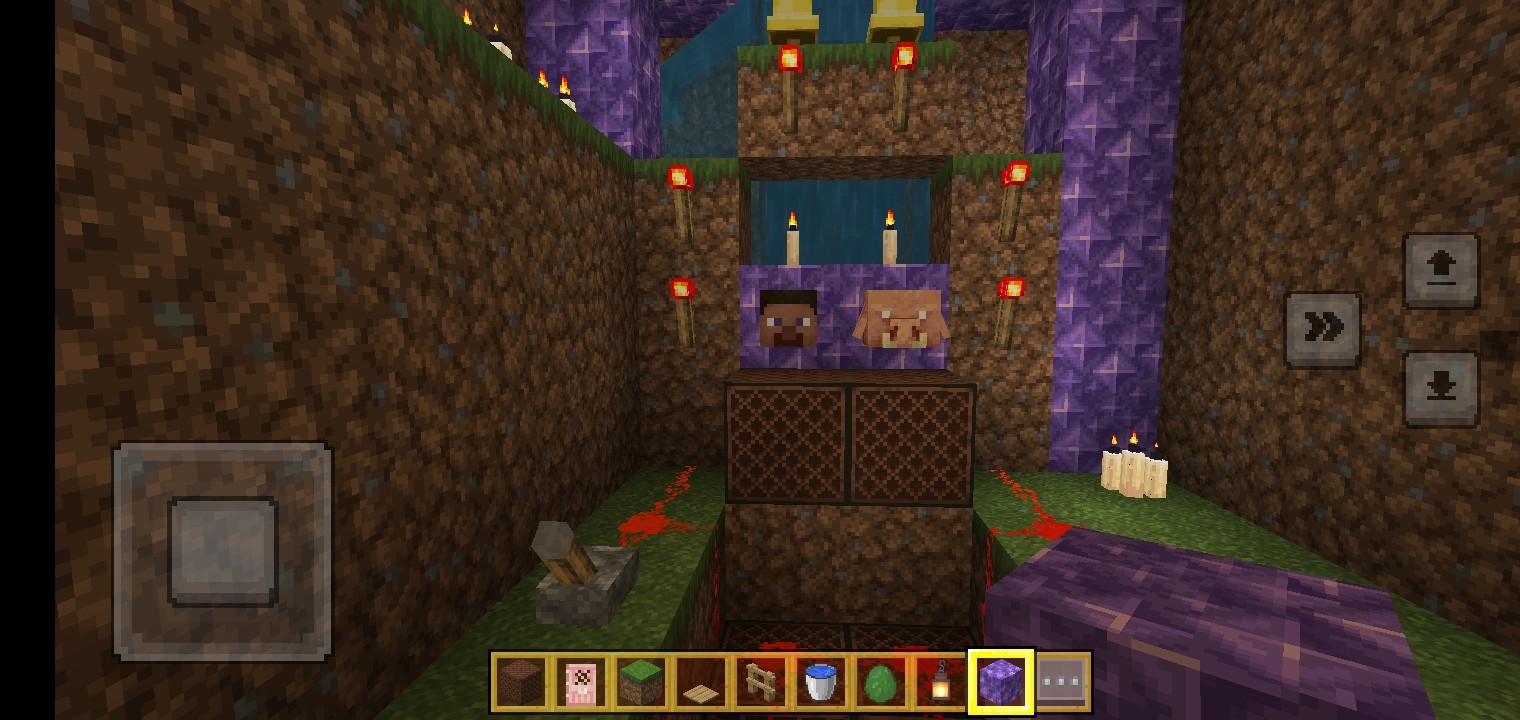1520x720 pixels.
Task: Select the water bucket slot
Action: tap(821, 683)
